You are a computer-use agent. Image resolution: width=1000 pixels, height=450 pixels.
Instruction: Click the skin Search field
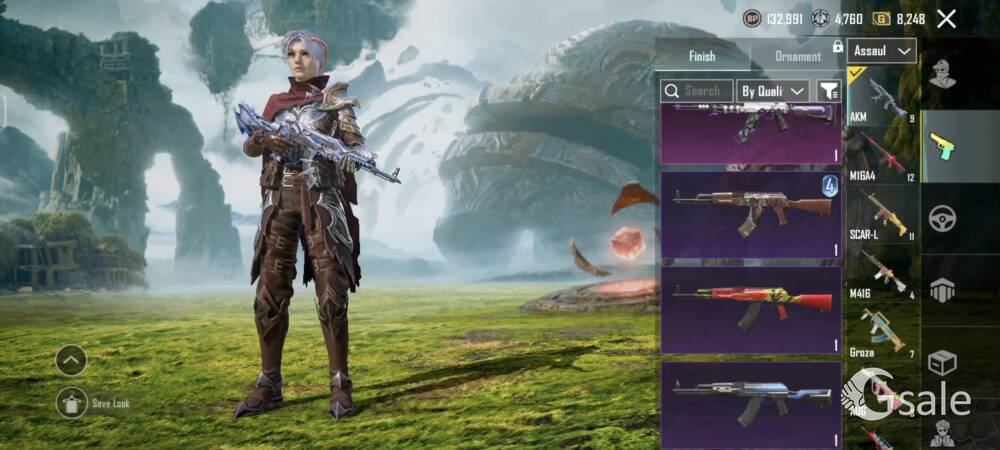point(697,90)
